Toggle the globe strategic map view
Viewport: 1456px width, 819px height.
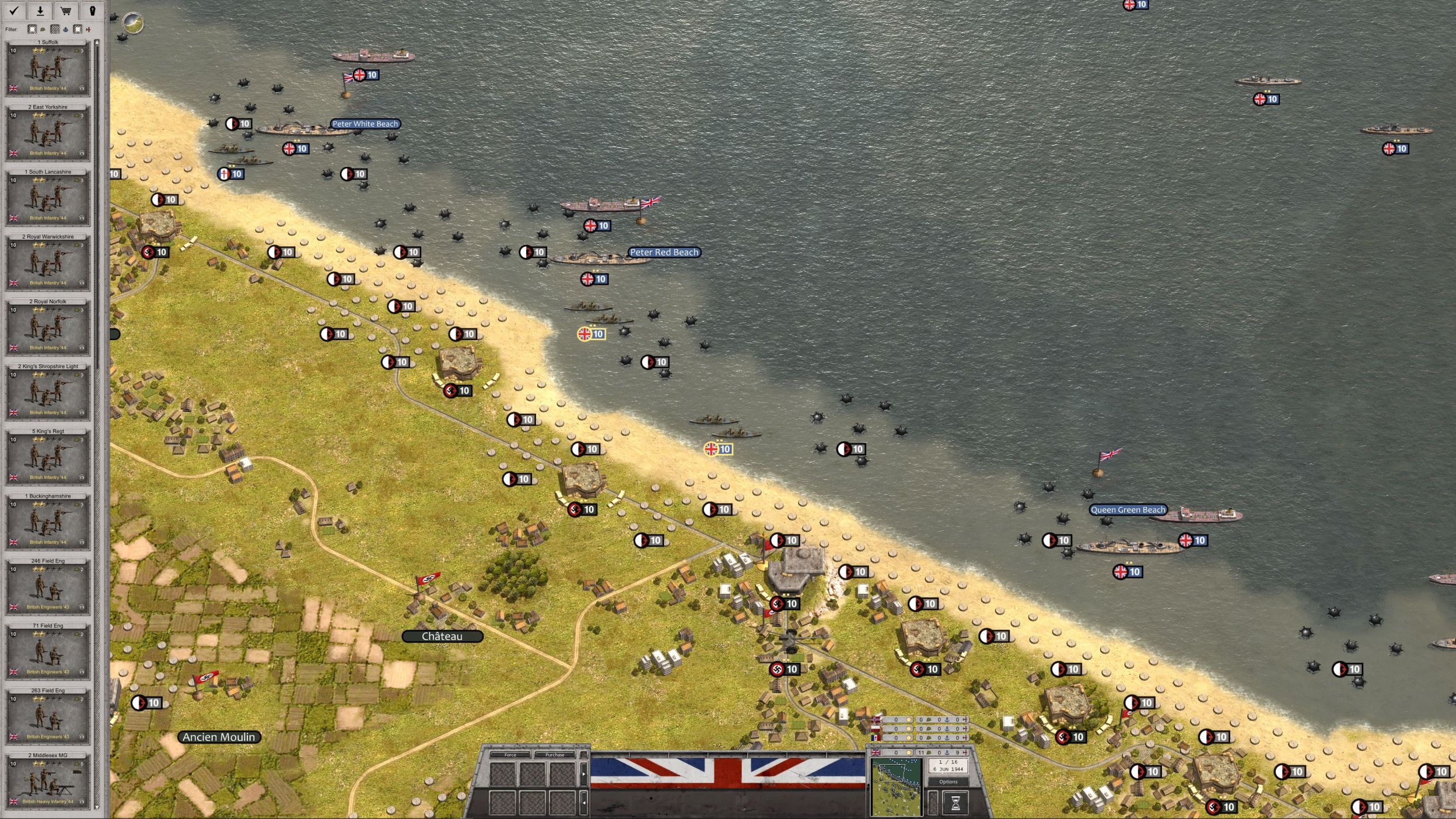coord(133,23)
